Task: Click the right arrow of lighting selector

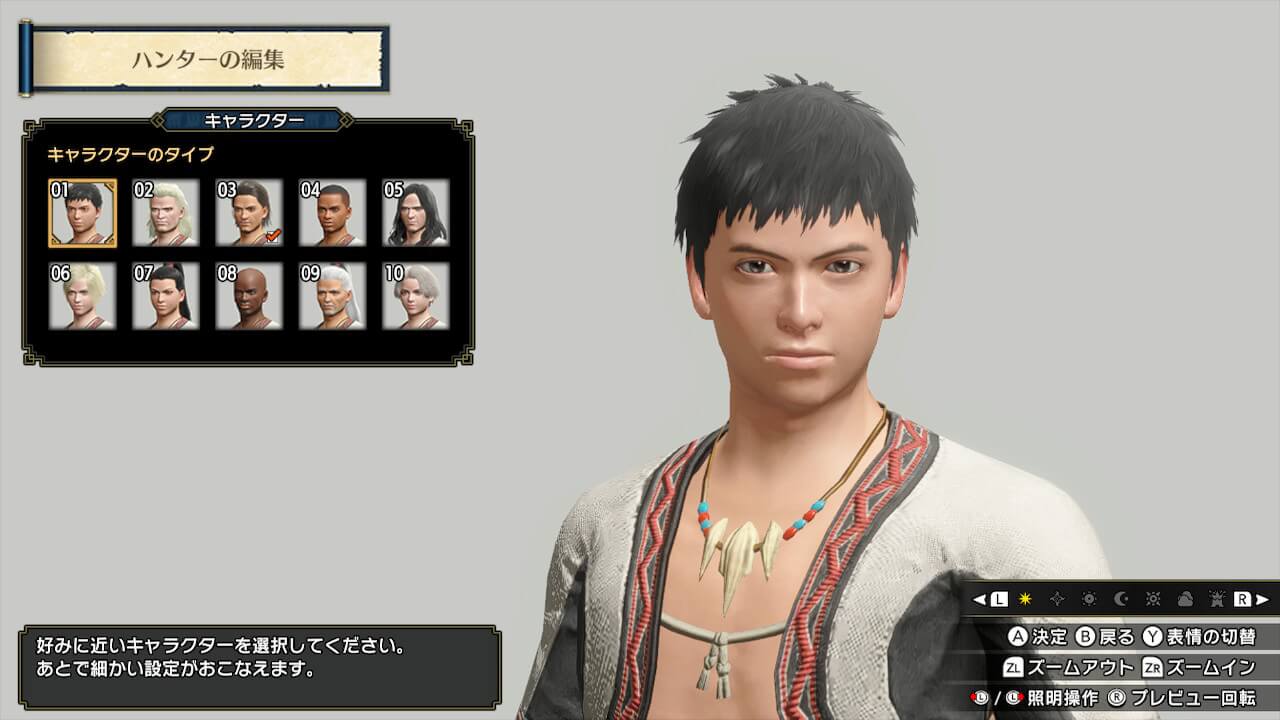Action: [x=1263, y=599]
